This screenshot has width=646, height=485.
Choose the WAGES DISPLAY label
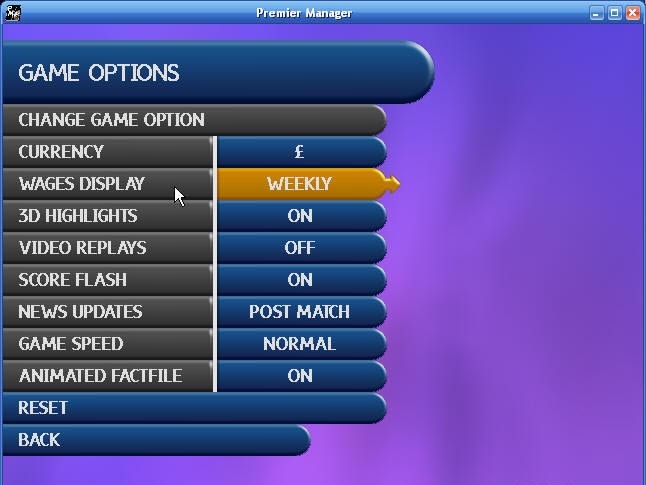[110, 184]
